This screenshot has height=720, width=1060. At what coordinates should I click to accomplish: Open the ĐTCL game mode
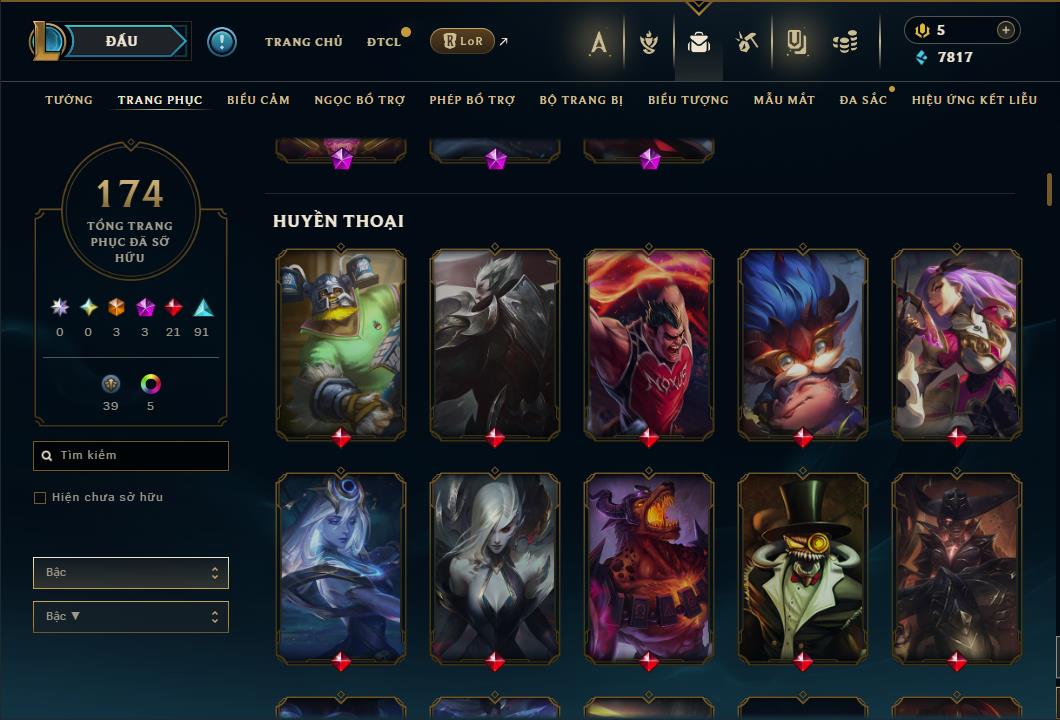pos(383,42)
